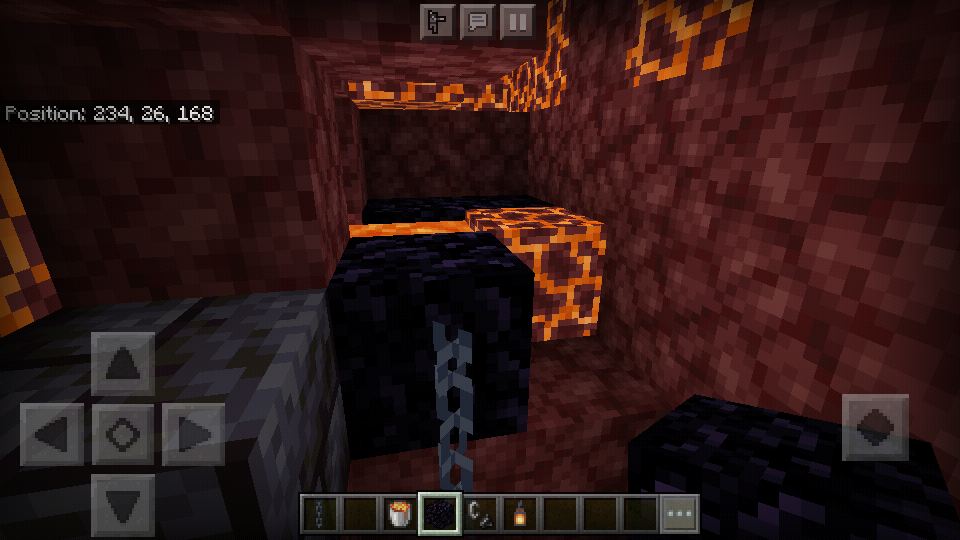Open the inventory with the three-dots button
The height and width of the screenshot is (540, 960).
click(679, 514)
